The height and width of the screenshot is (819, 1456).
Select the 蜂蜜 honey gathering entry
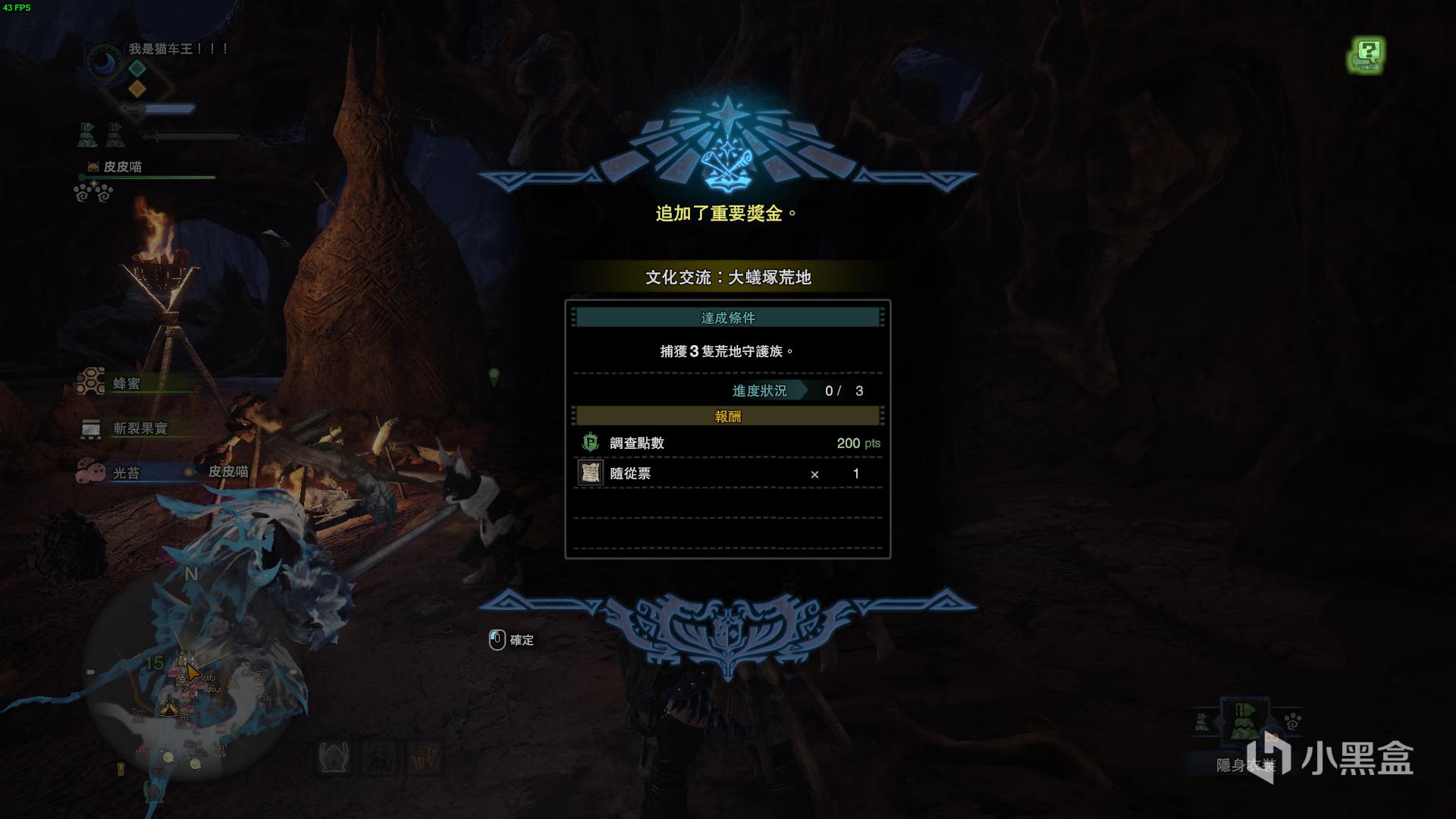(125, 384)
